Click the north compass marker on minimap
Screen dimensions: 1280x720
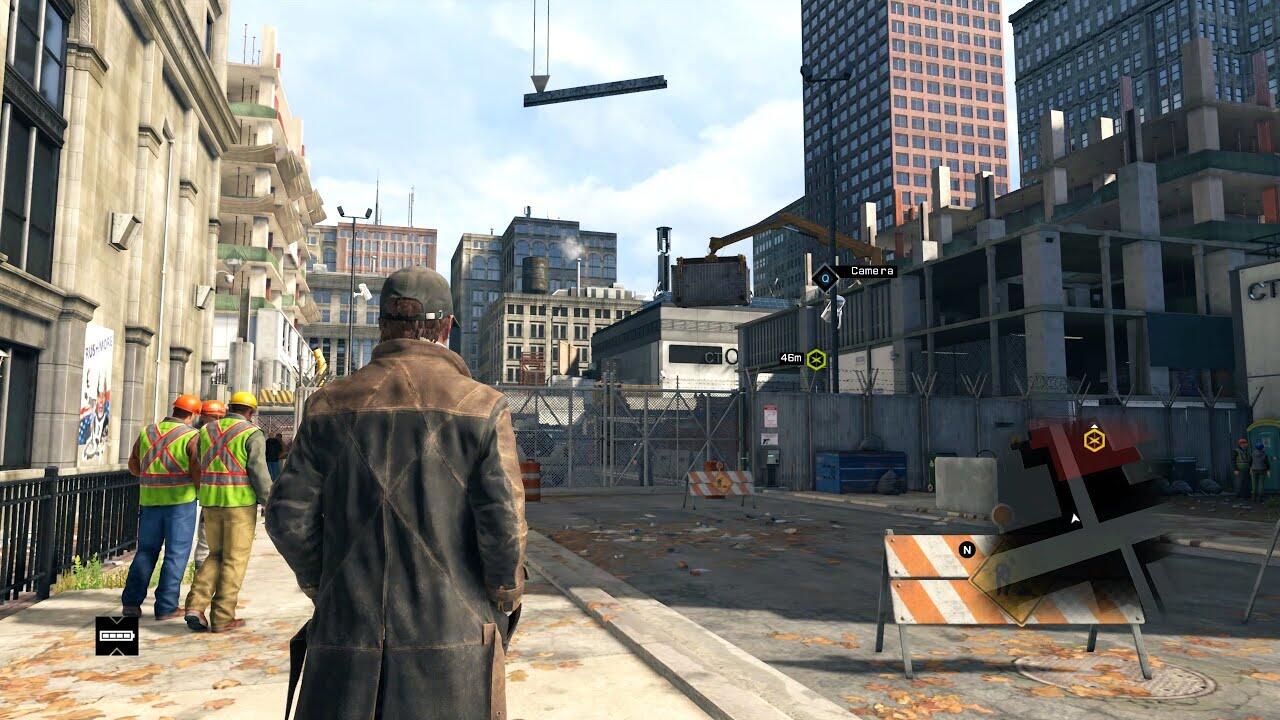[966, 549]
